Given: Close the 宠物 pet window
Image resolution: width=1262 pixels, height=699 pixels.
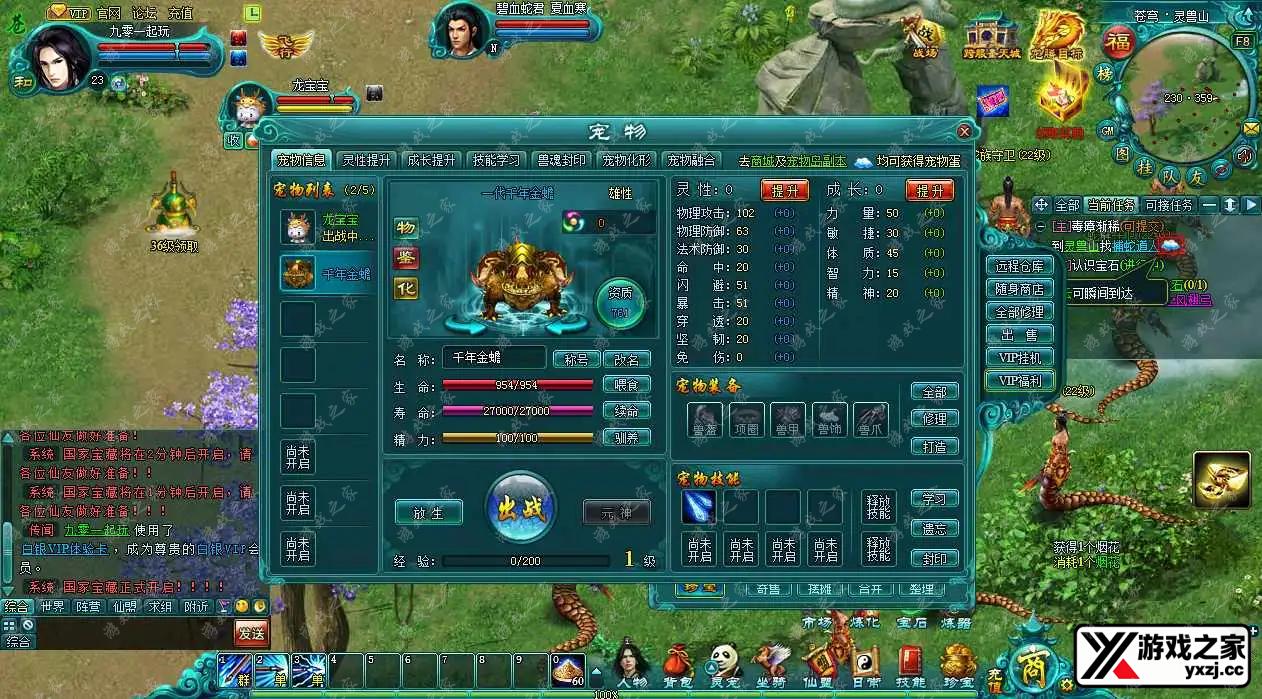Looking at the screenshot, I should pyautogui.click(x=964, y=131).
